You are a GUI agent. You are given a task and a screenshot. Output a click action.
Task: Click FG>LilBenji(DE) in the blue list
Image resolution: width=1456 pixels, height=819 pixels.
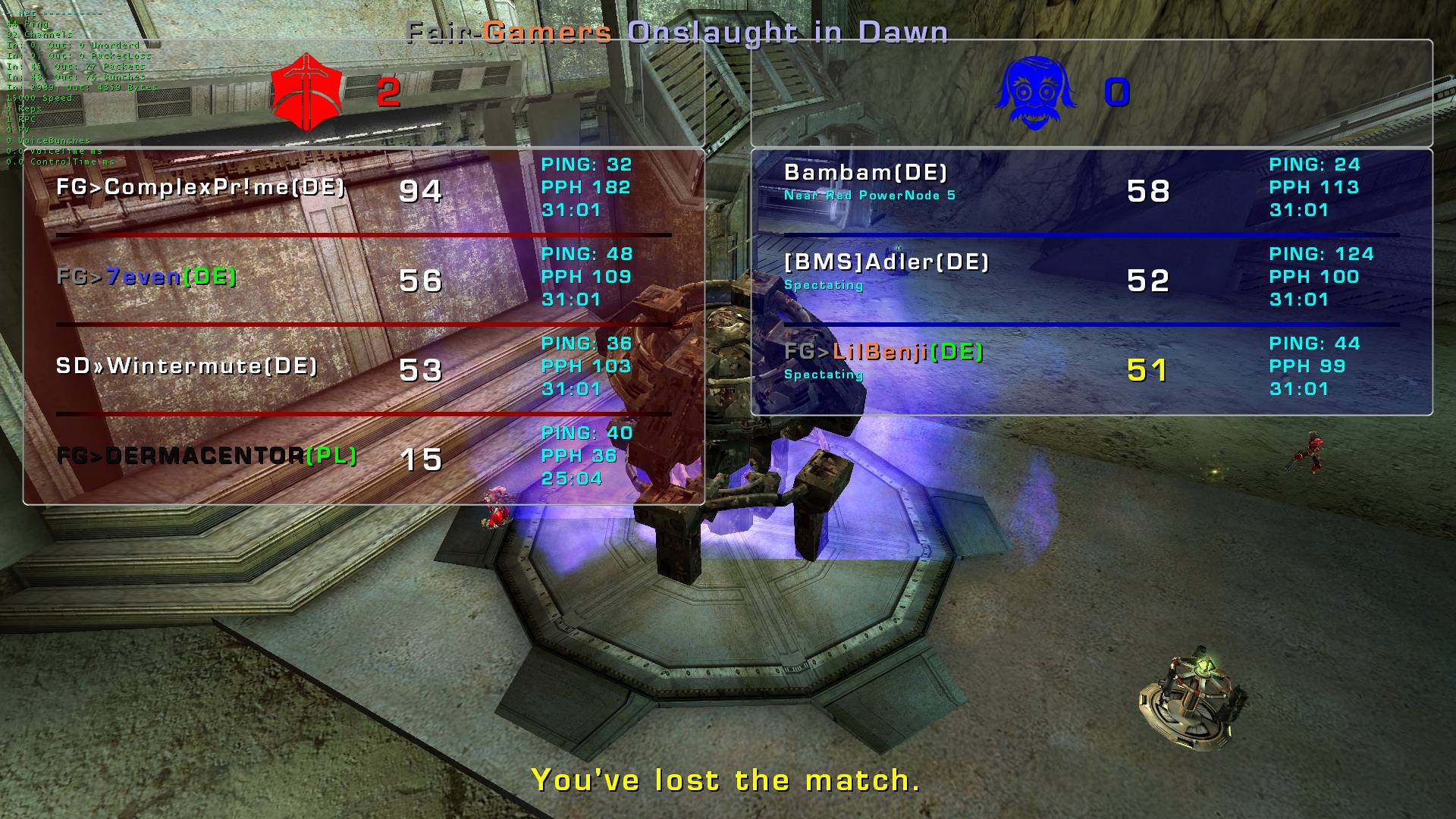coord(883,352)
